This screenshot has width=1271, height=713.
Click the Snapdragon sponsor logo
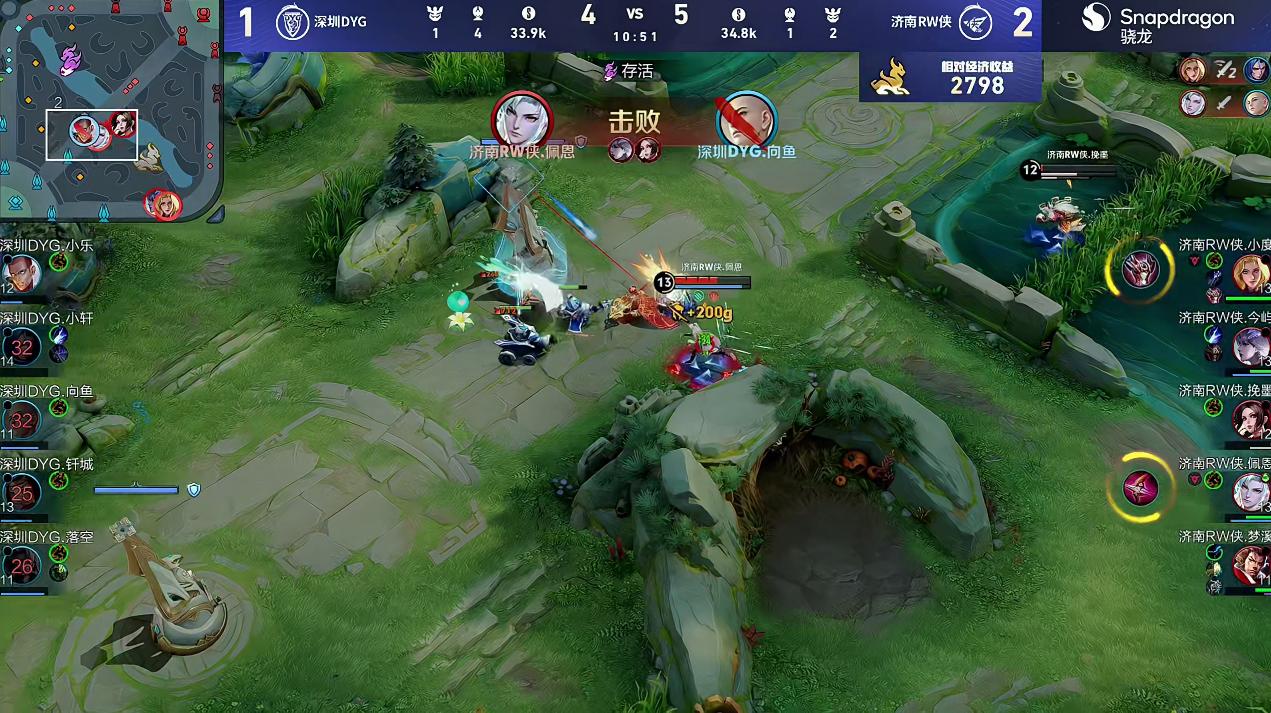1158,24
